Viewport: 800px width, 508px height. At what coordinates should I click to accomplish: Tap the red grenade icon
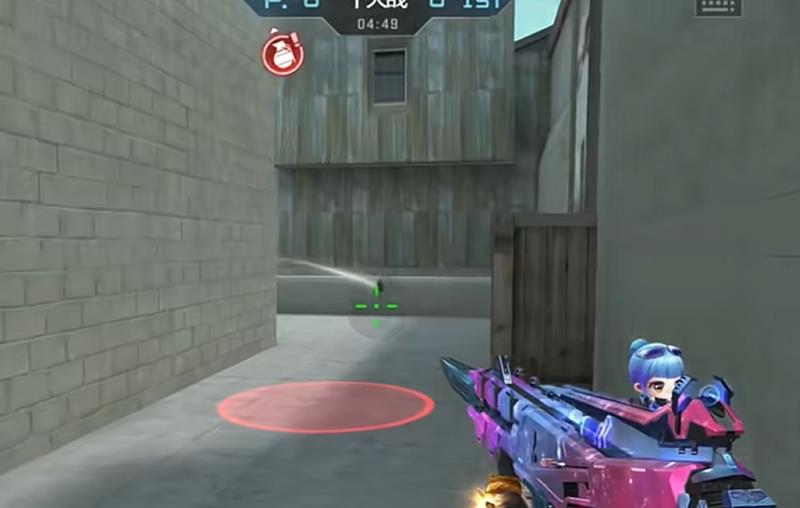[x=283, y=53]
